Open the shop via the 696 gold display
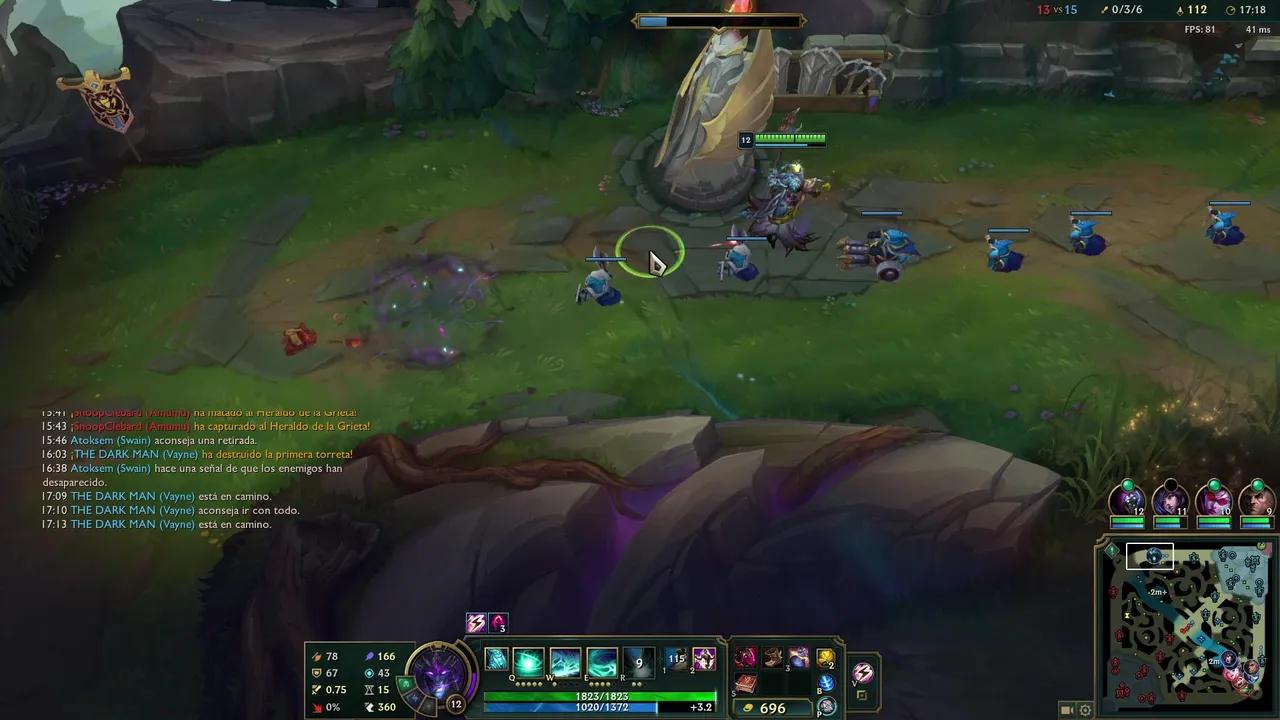This screenshot has height=720, width=1280. 770,707
